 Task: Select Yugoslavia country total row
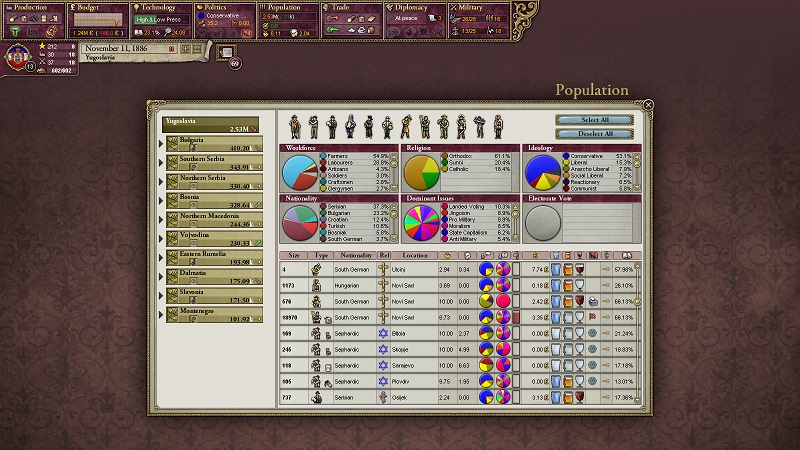coord(210,125)
